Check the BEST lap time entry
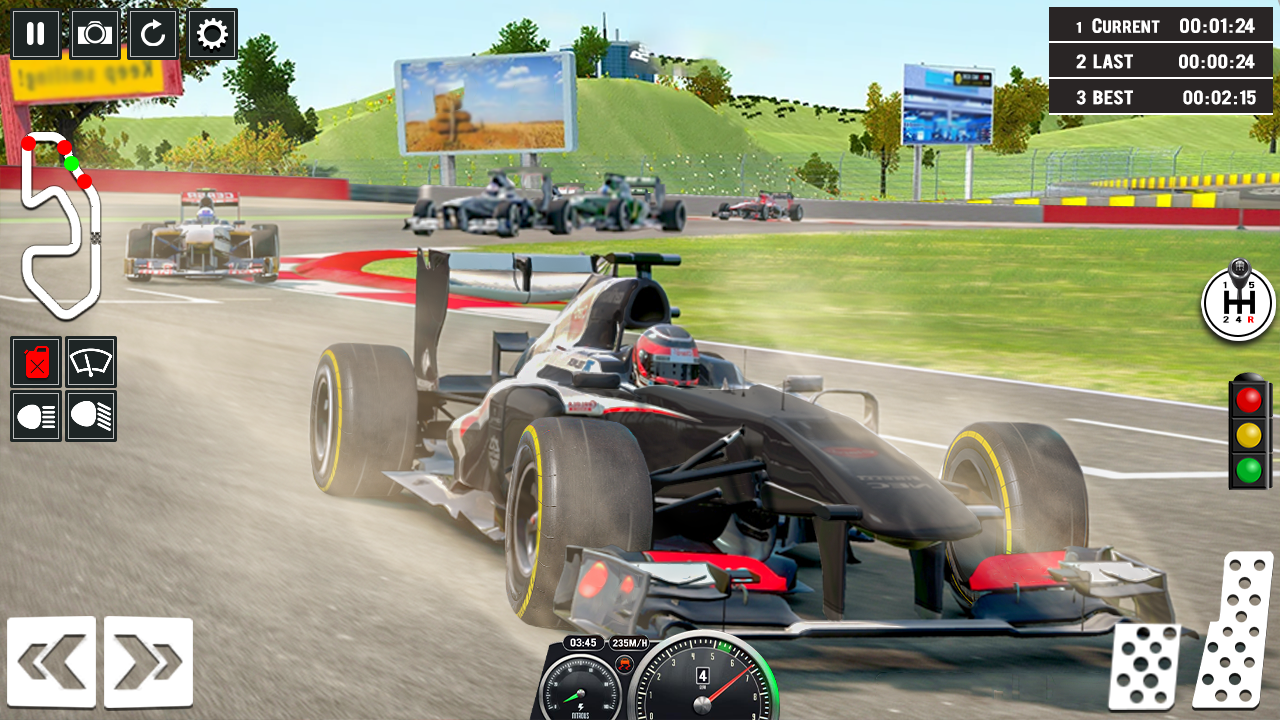The width and height of the screenshot is (1280, 720). [x=1160, y=97]
